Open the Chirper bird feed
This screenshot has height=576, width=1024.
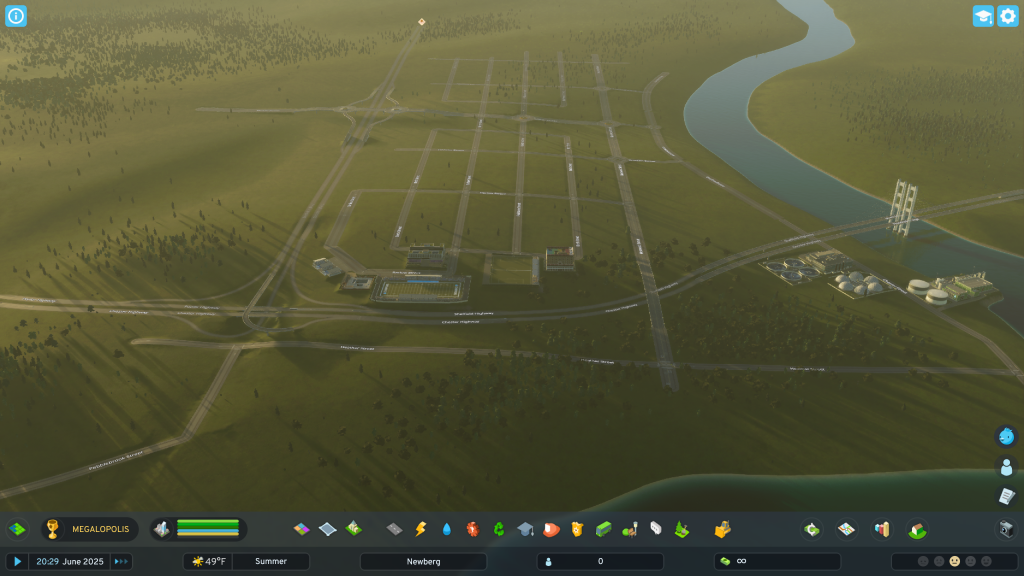(1006, 436)
